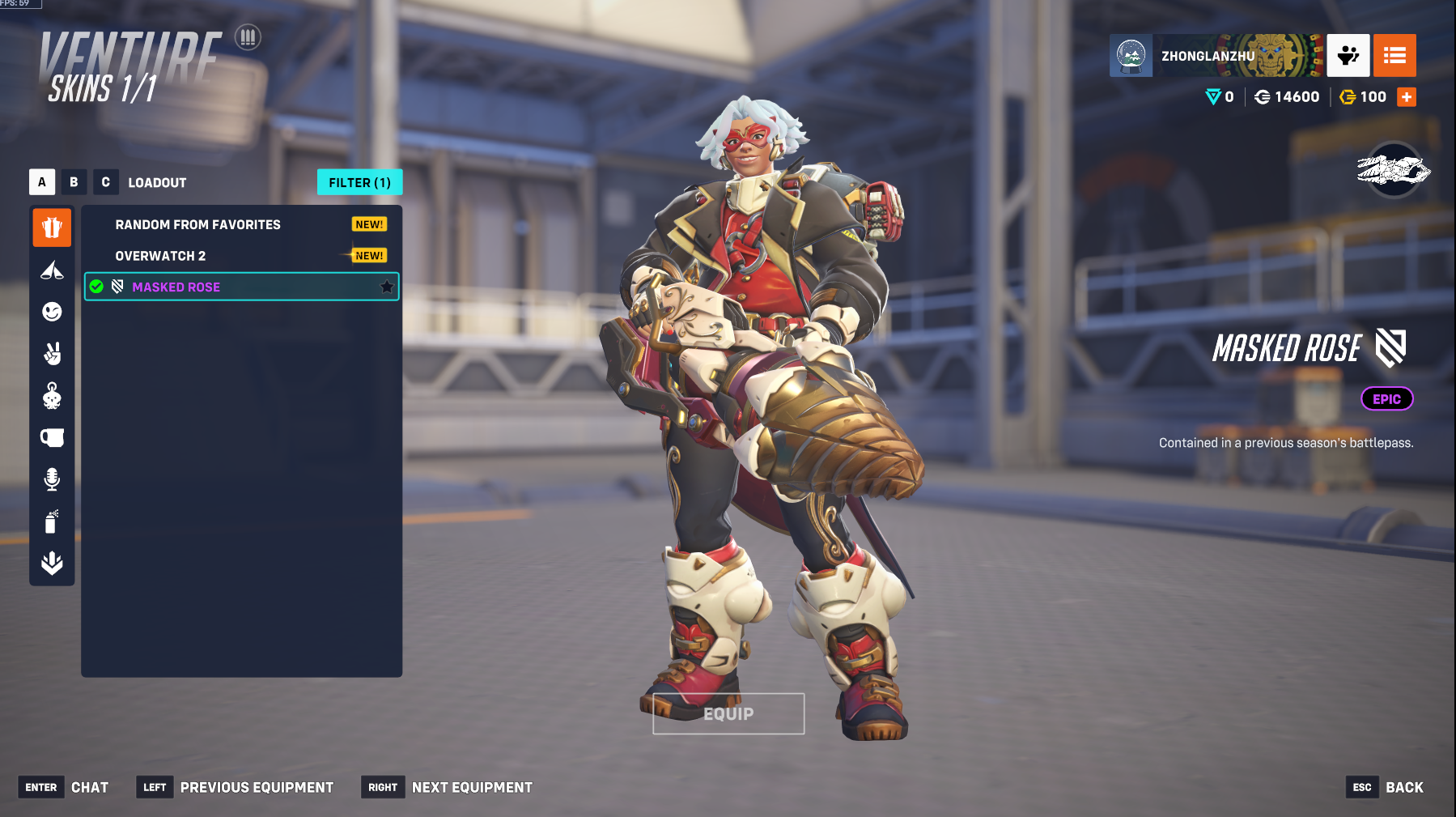Open the souvenirs mug category

pos(52,438)
